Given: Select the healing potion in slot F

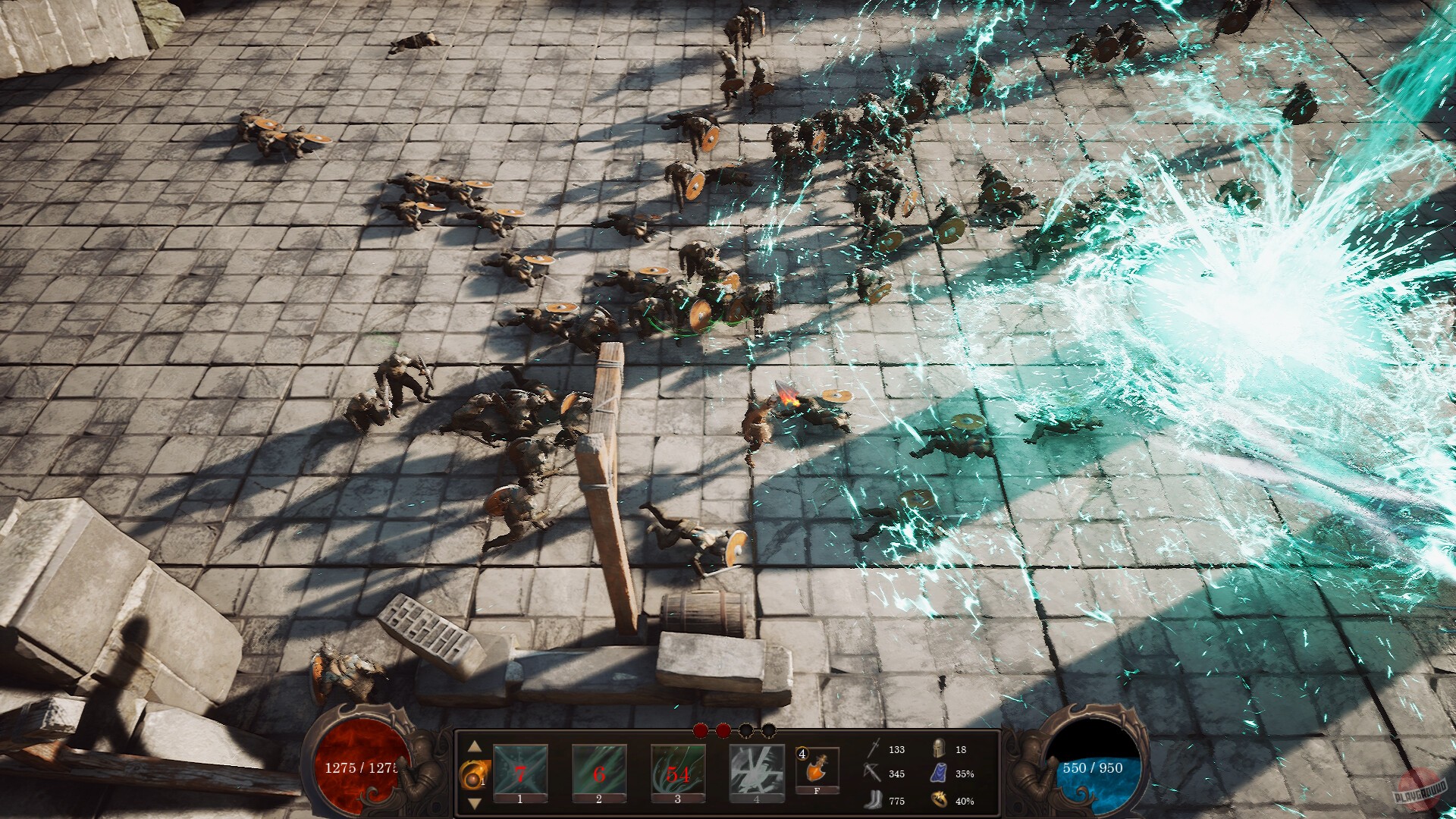Looking at the screenshot, I should coord(817,768).
